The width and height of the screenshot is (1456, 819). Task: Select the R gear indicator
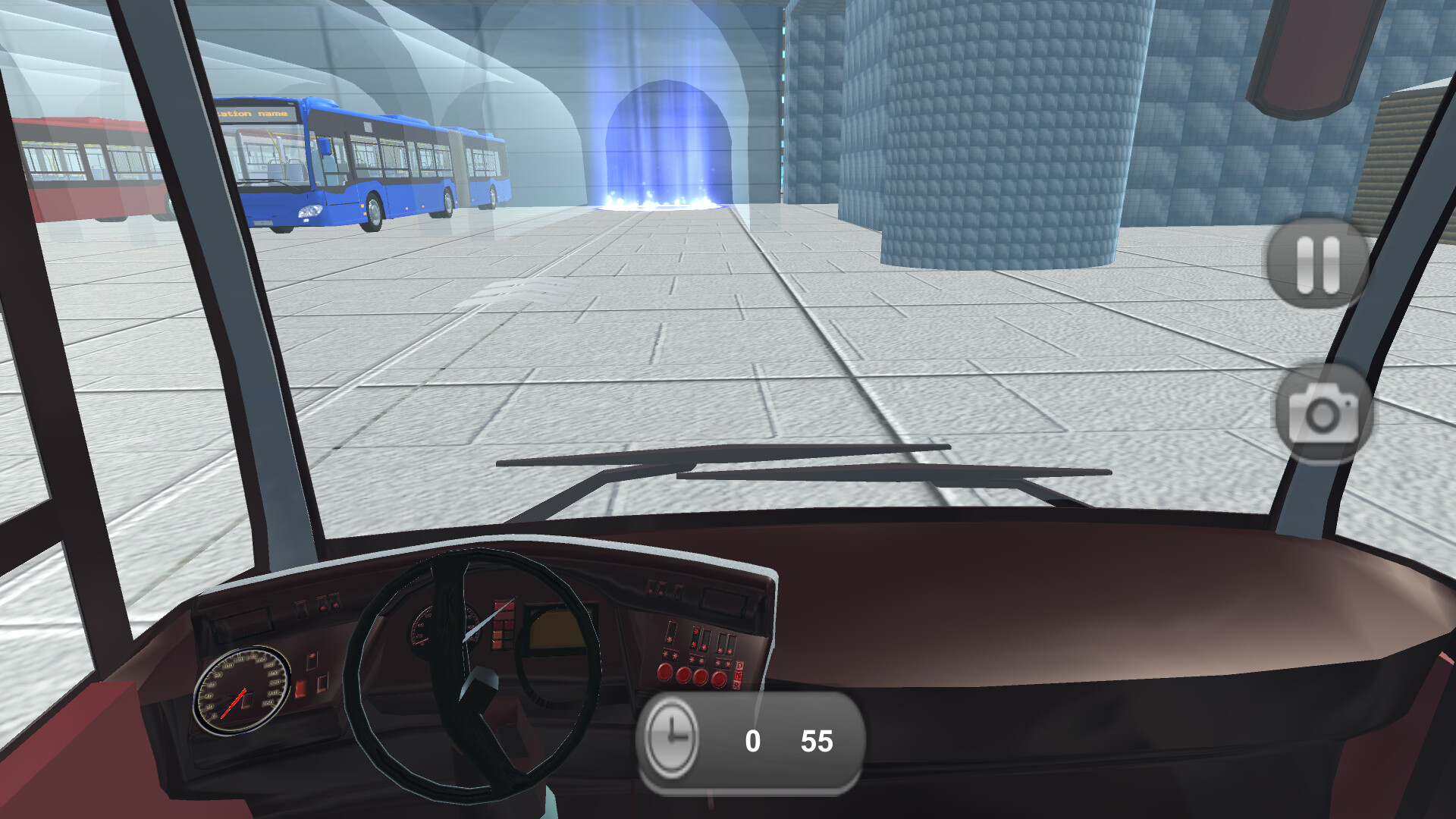737,684
